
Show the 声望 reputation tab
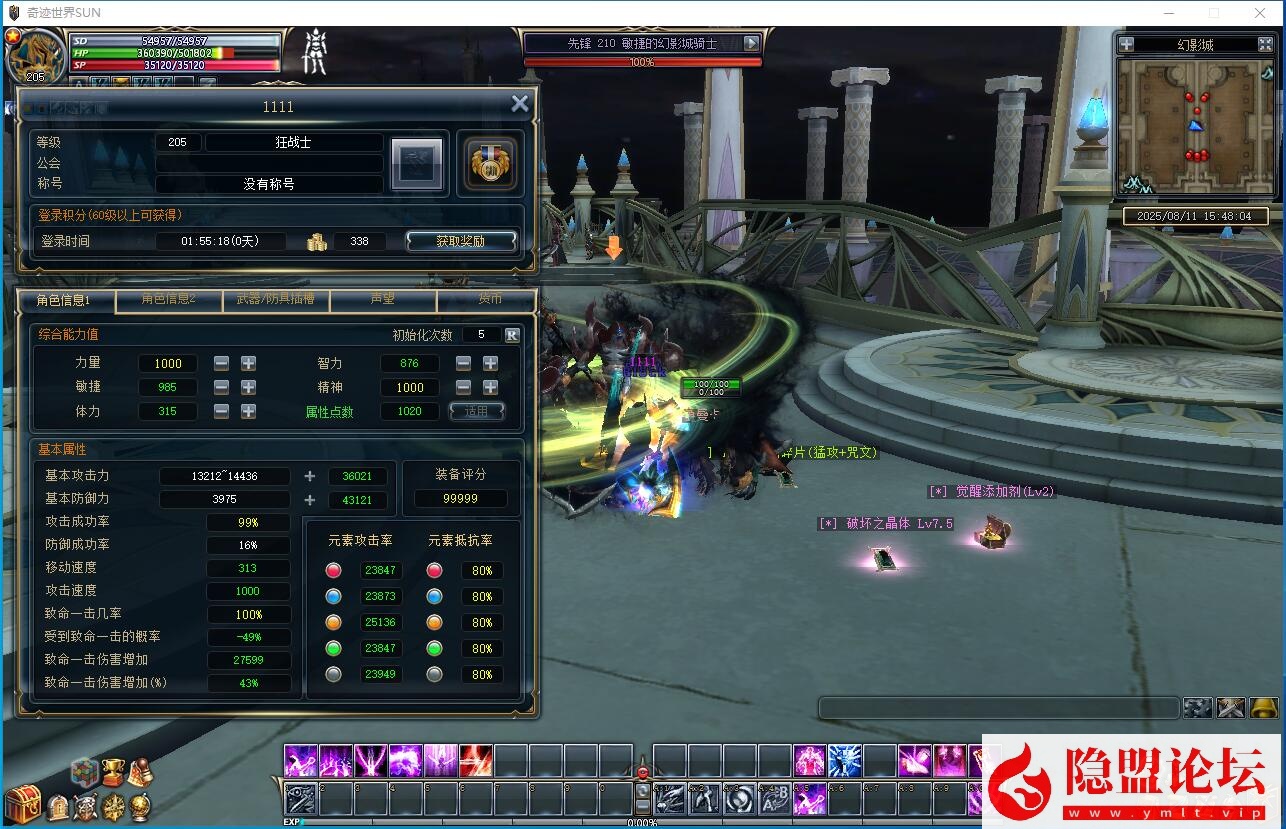(382, 299)
